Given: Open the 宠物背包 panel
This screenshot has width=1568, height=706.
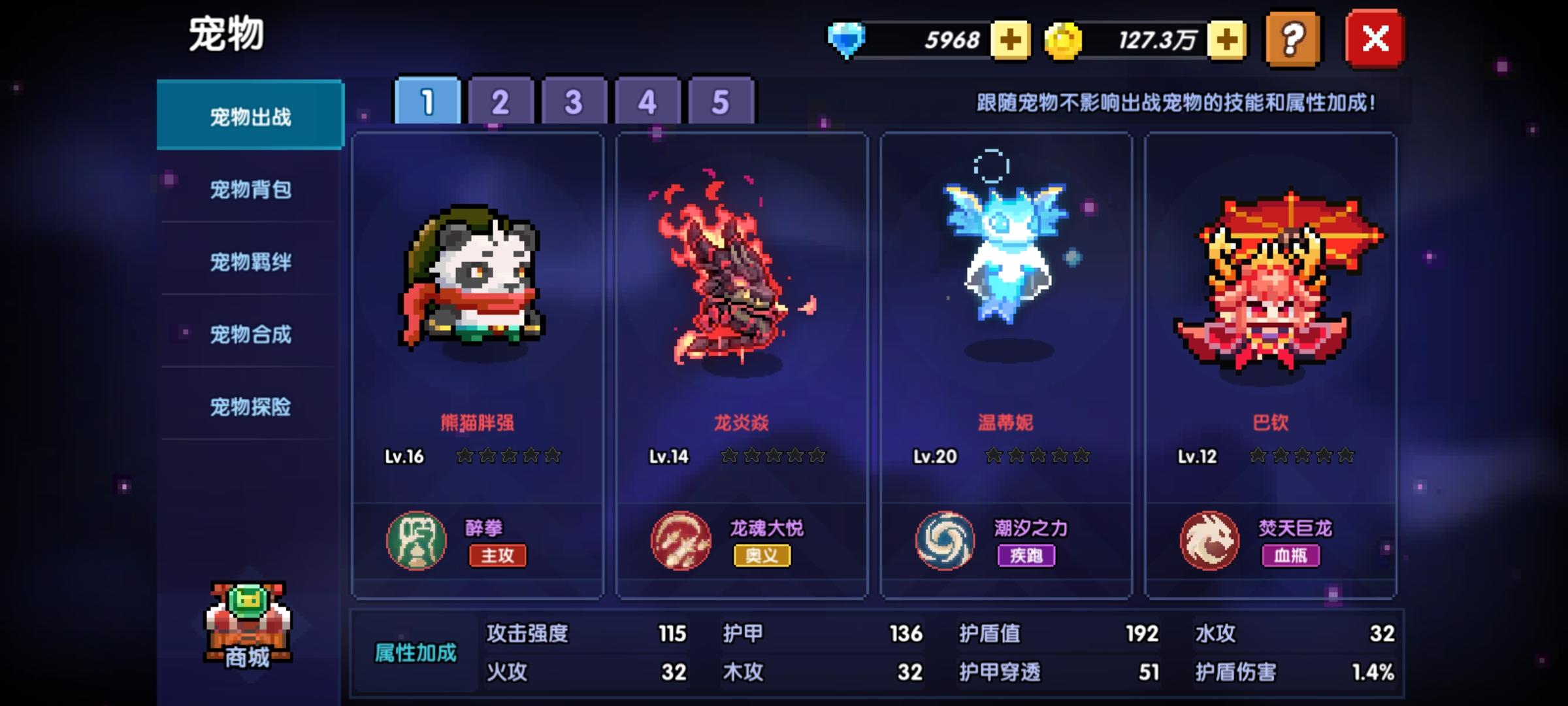Looking at the screenshot, I should 250,188.
